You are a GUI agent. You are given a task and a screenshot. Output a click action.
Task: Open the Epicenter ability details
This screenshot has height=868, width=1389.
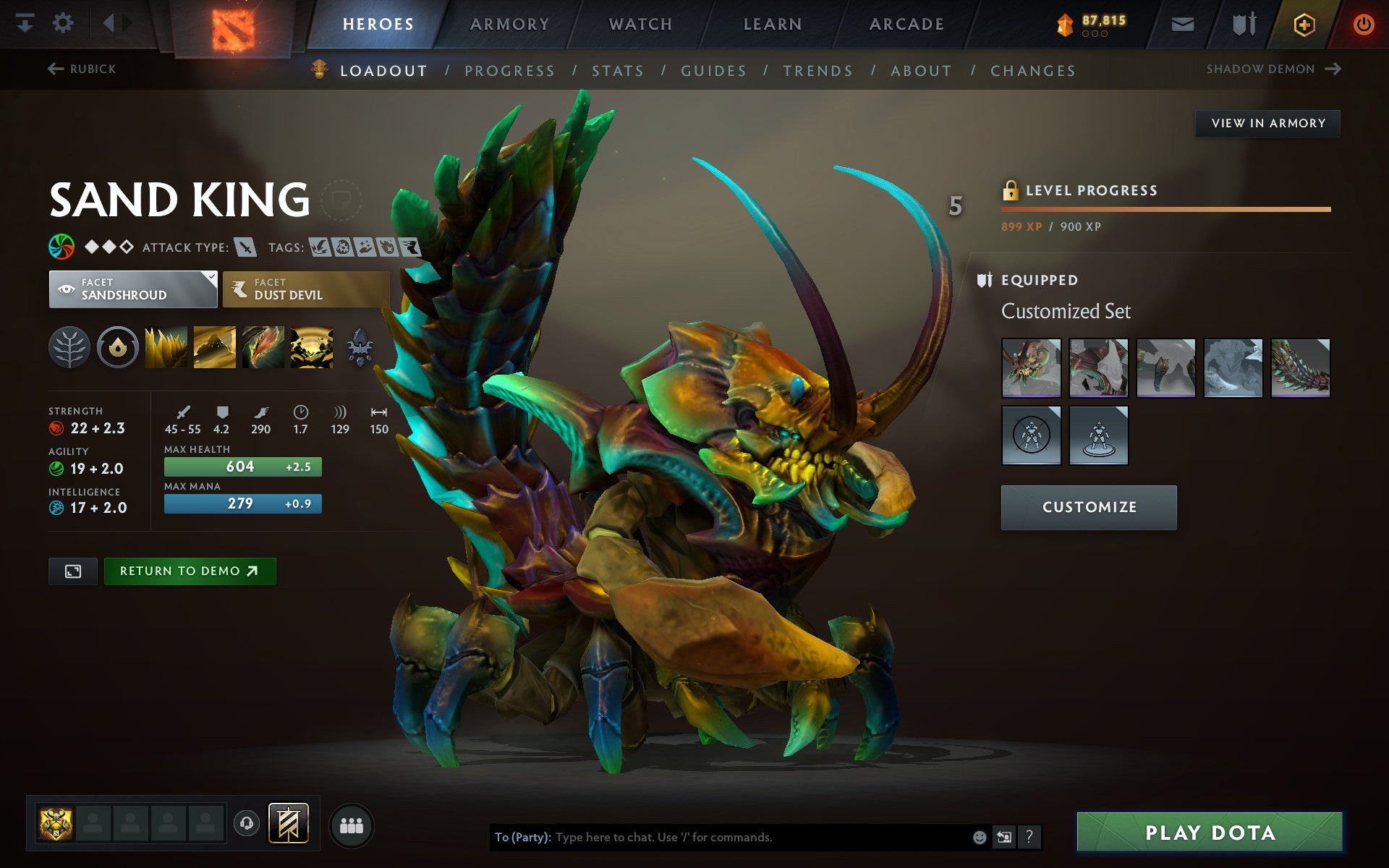pos(311,347)
